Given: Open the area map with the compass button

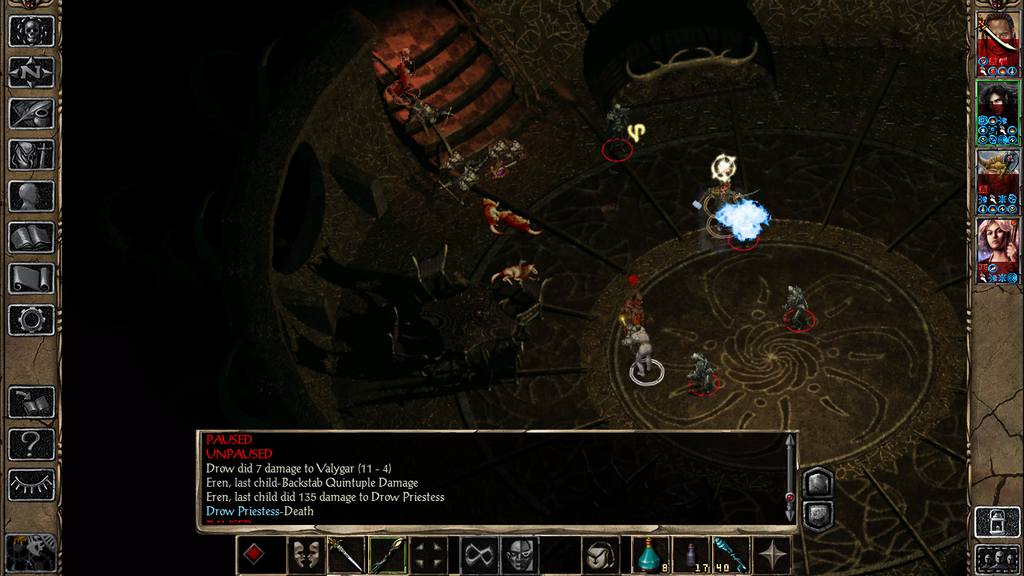Looking at the screenshot, I should click(31, 72).
